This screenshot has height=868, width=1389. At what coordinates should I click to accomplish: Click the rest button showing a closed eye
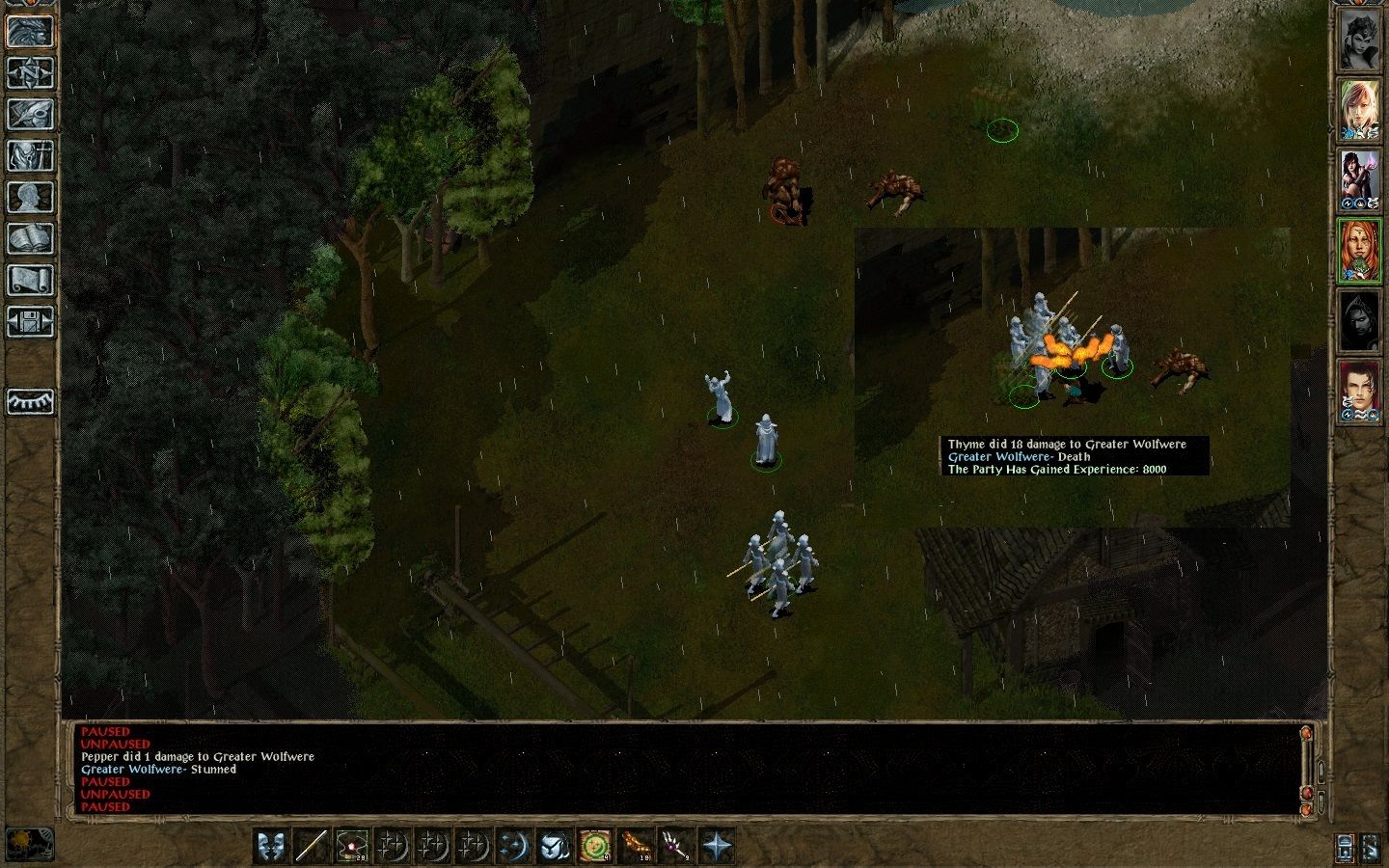tap(30, 400)
